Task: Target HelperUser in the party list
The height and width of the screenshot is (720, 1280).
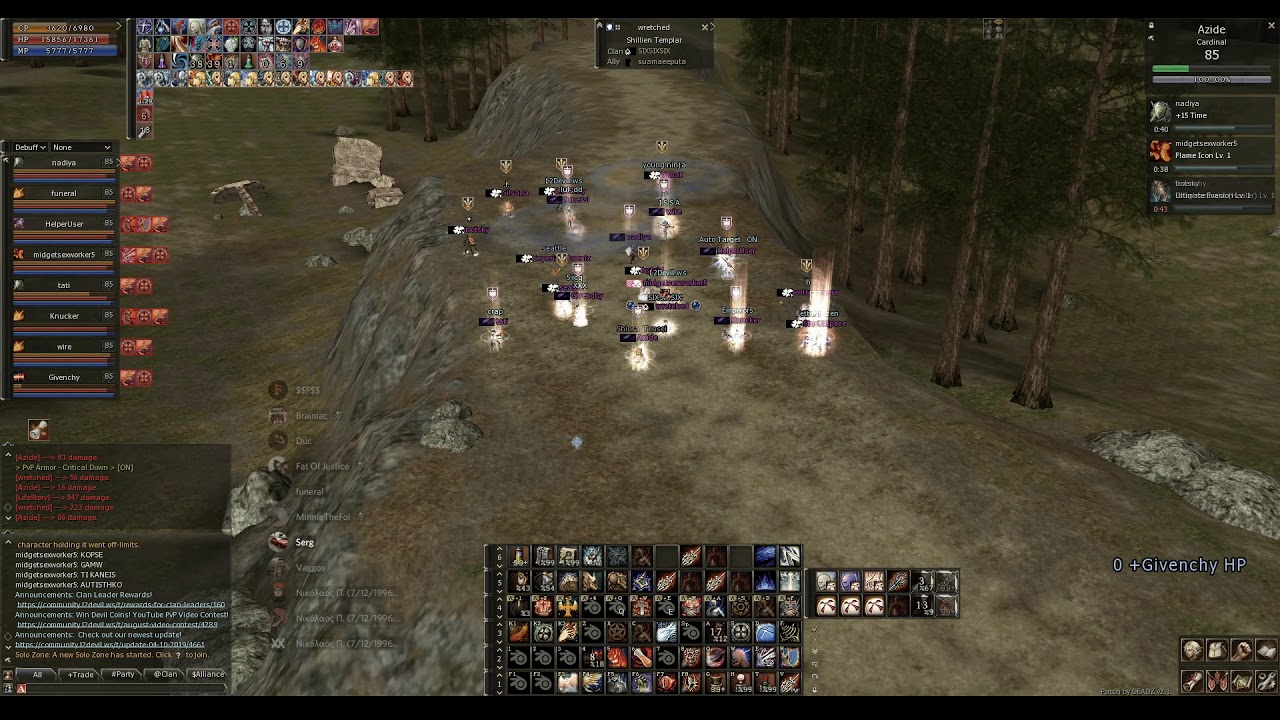Action: click(64, 224)
